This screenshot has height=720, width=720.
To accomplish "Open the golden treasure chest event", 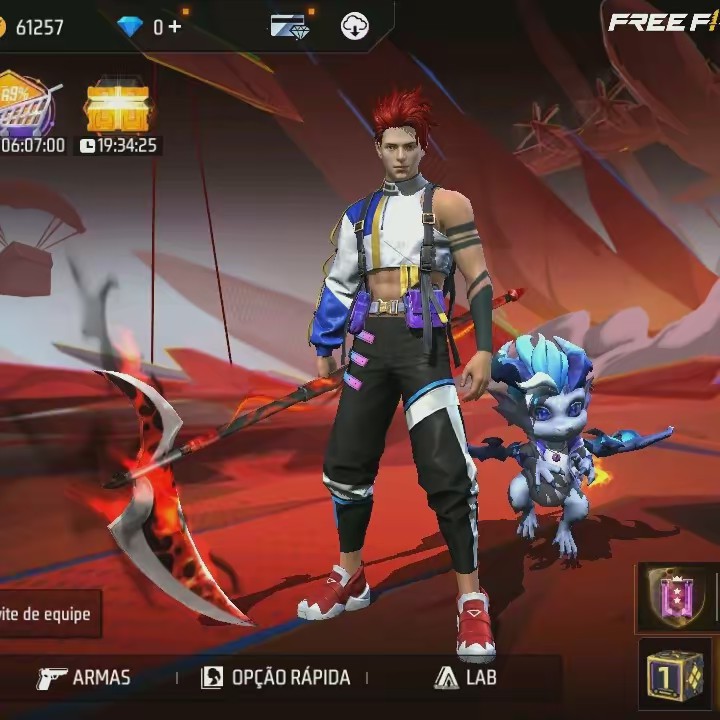I will pyautogui.click(x=118, y=105).
